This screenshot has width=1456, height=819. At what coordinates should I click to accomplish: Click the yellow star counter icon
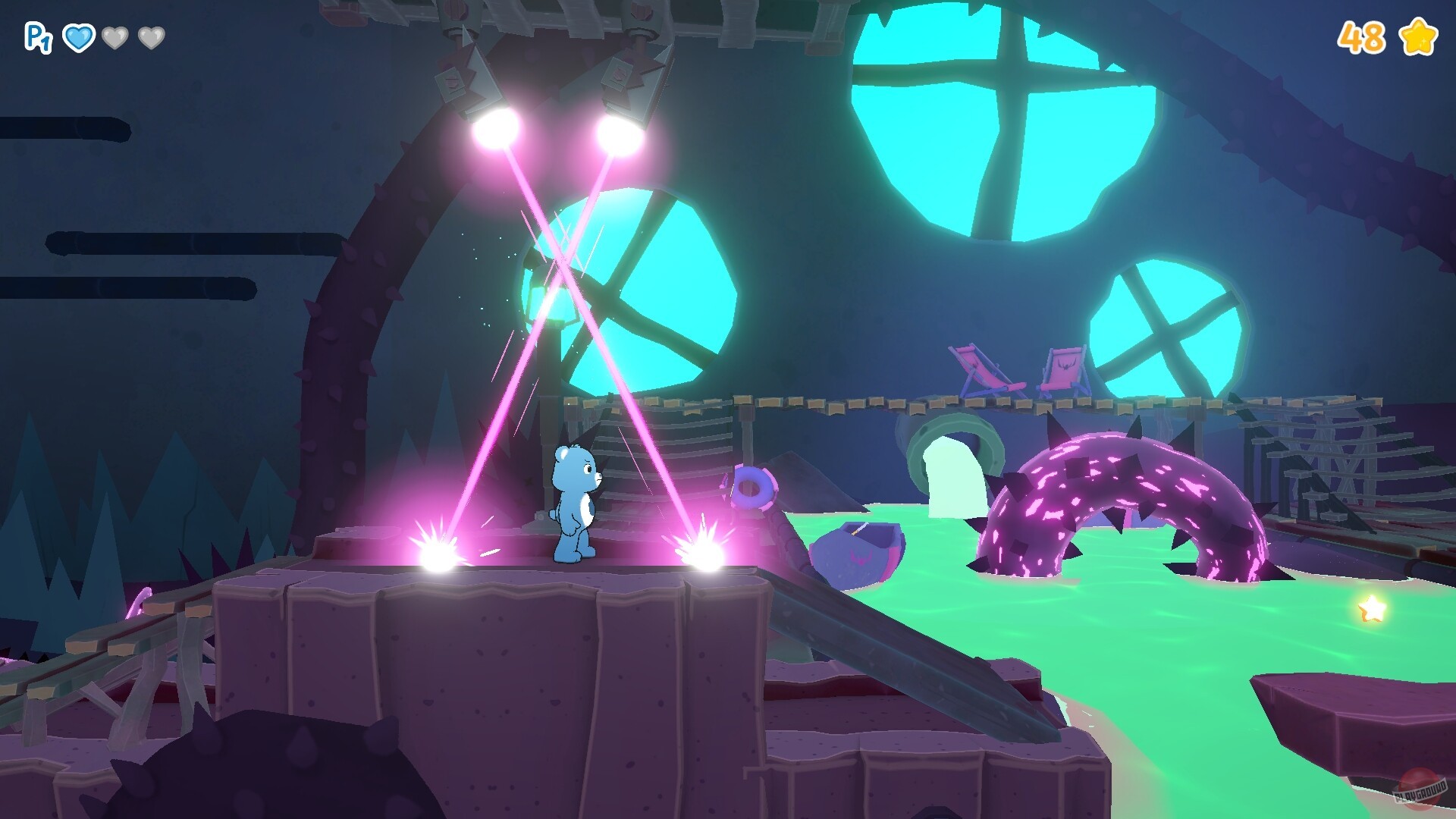1420,35
